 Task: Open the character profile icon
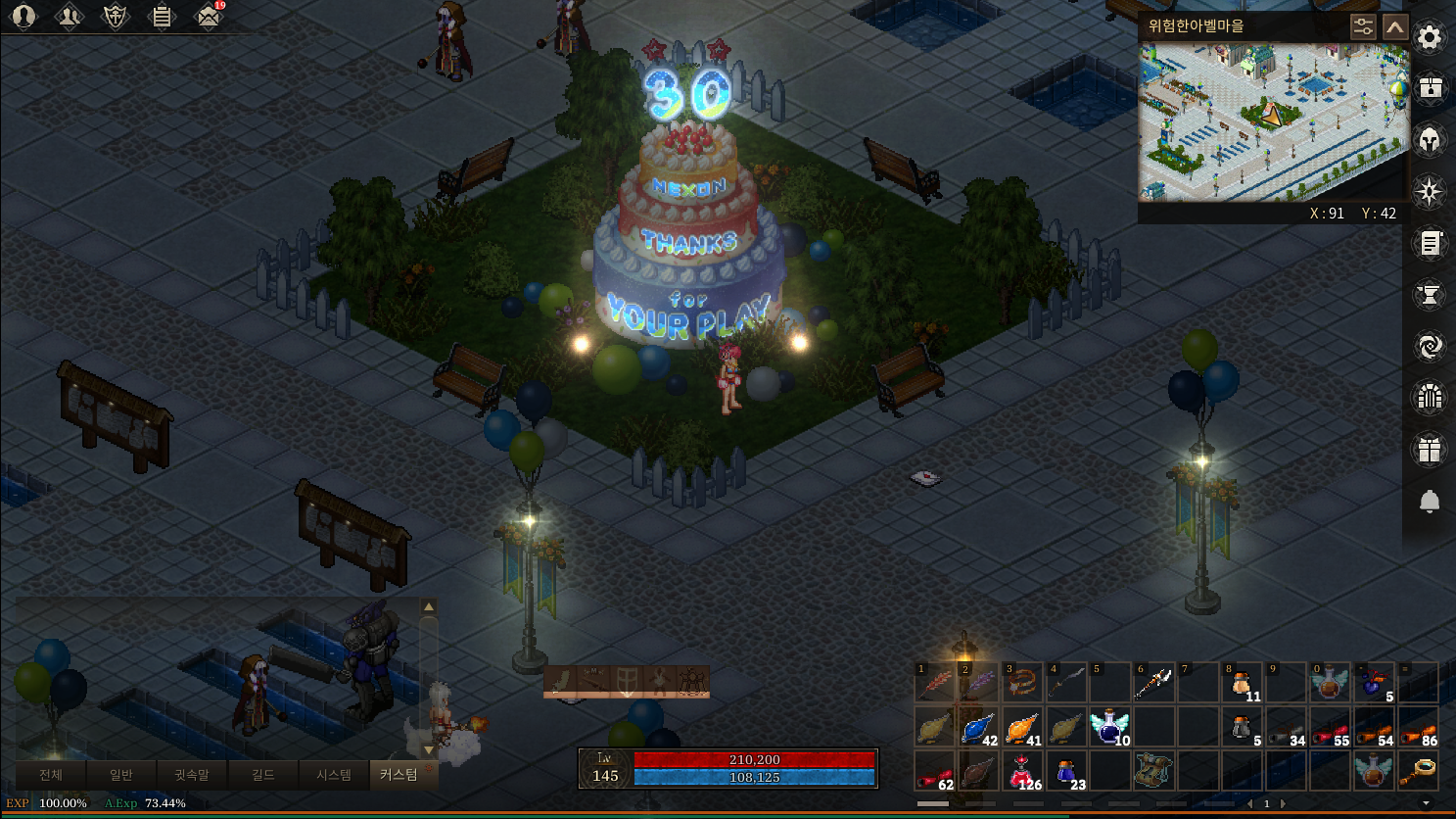[x=23, y=17]
